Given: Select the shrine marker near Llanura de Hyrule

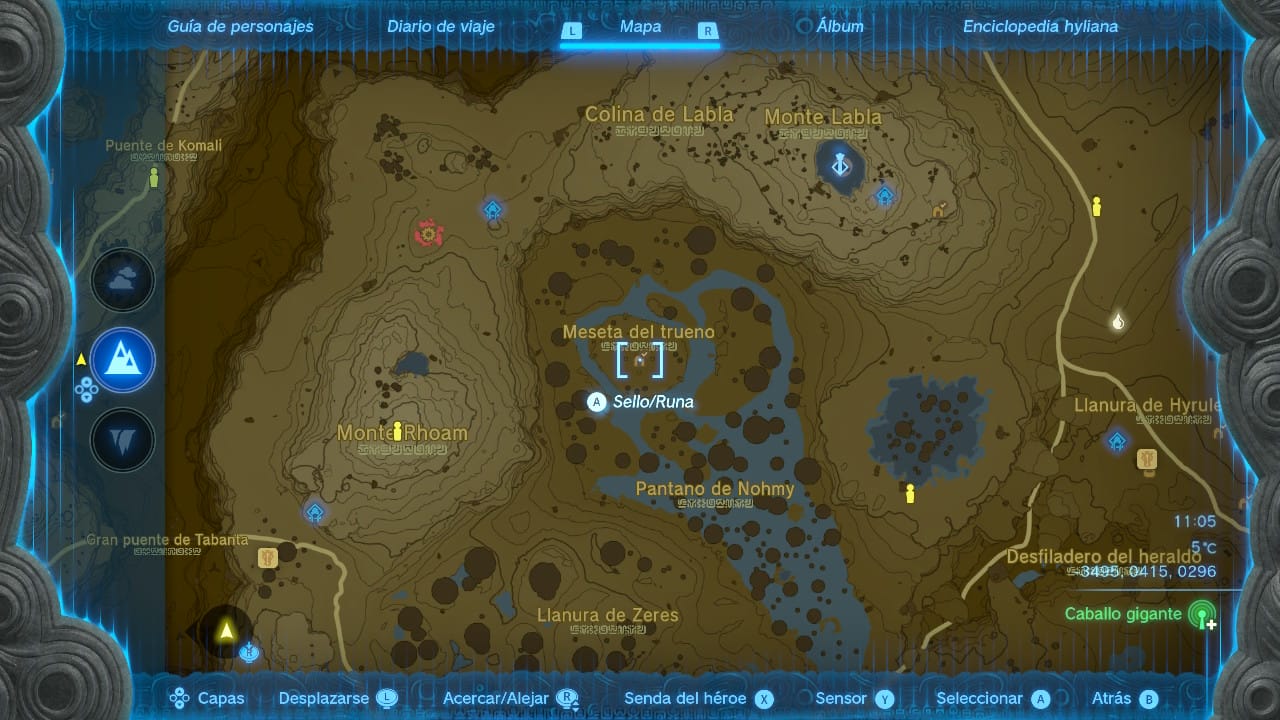Looking at the screenshot, I should tap(1117, 440).
